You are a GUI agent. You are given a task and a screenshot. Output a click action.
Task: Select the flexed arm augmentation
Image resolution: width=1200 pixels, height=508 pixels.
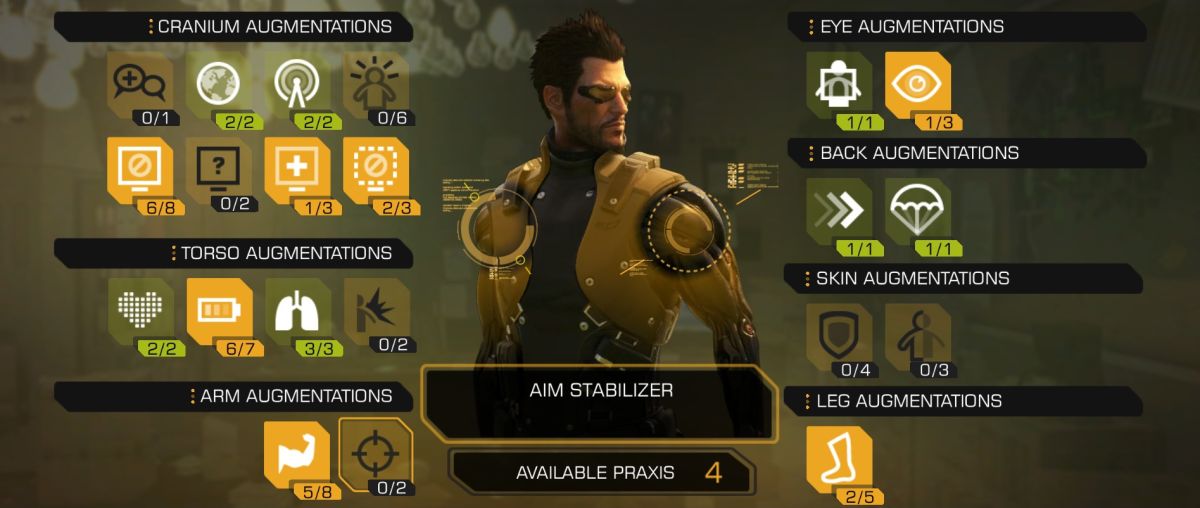tap(296, 452)
